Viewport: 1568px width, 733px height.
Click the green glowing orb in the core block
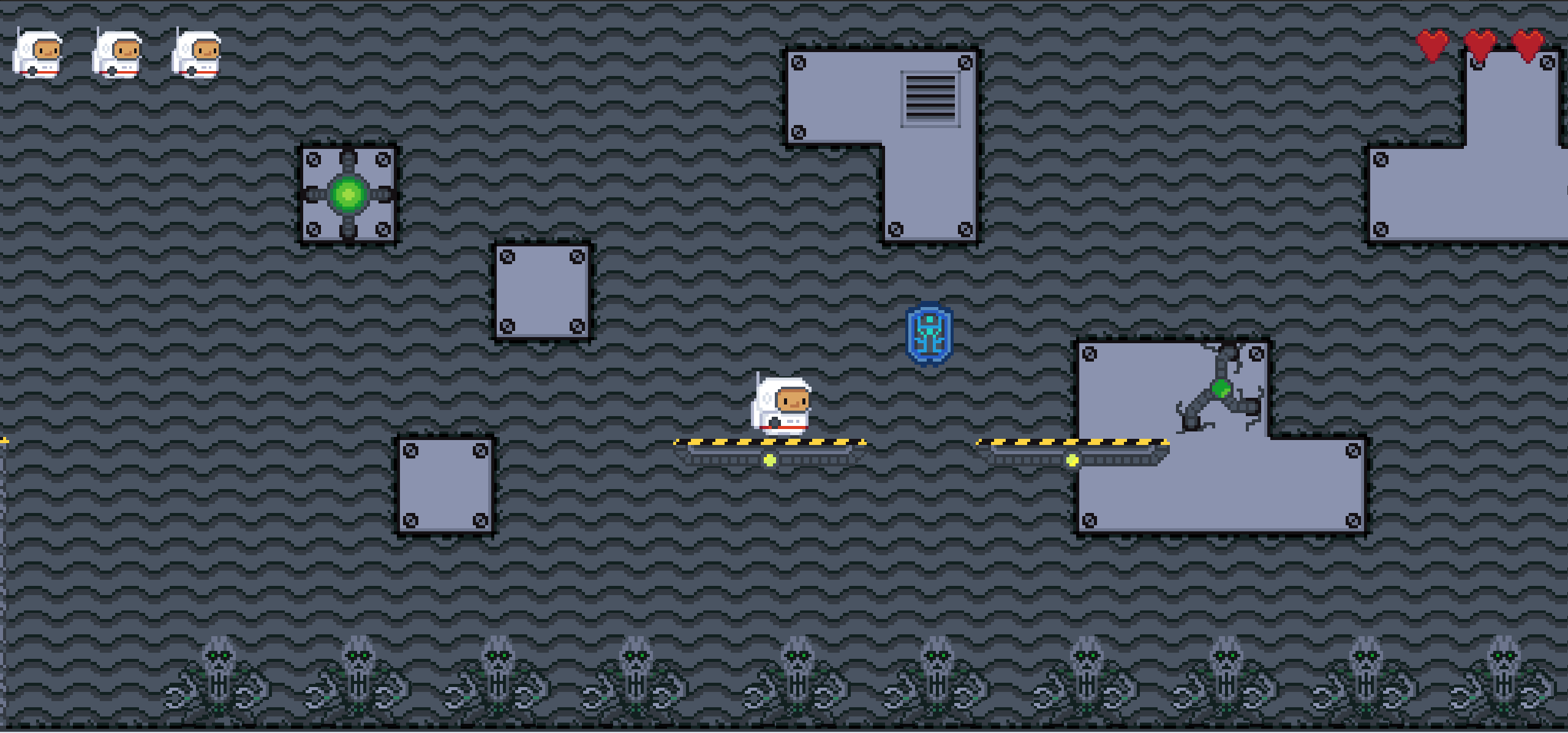pyautogui.click(x=348, y=195)
